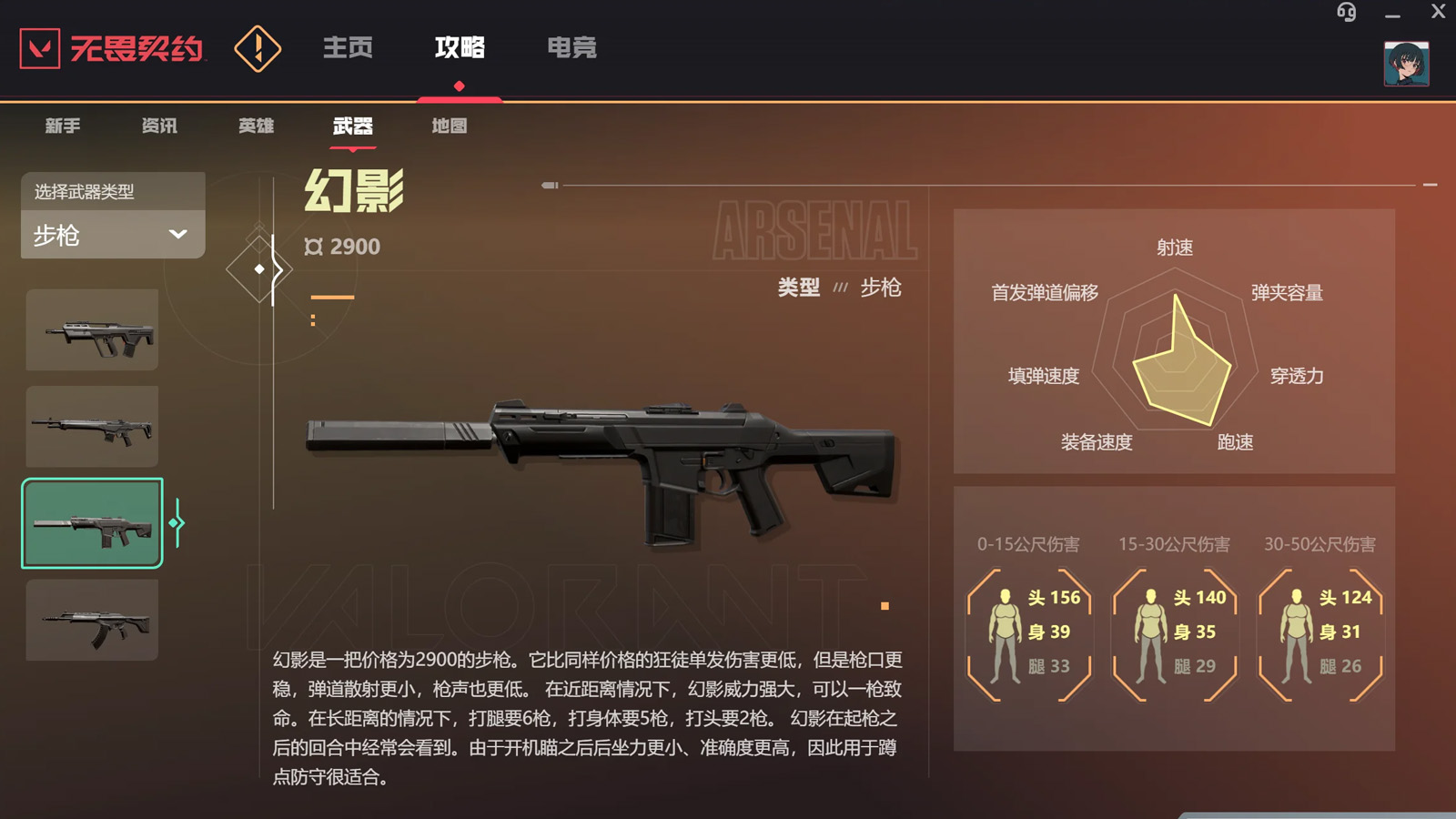Open the 地图 tab
The height and width of the screenshot is (819, 1456).
[448, 126]
